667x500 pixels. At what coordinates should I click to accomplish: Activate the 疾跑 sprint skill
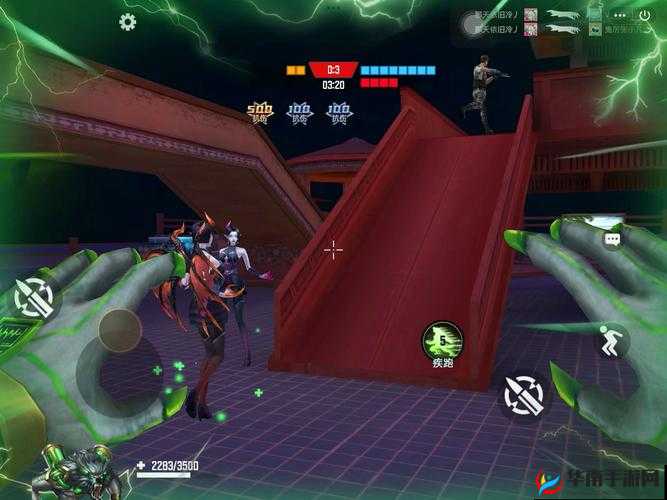[x=441, y=341]
